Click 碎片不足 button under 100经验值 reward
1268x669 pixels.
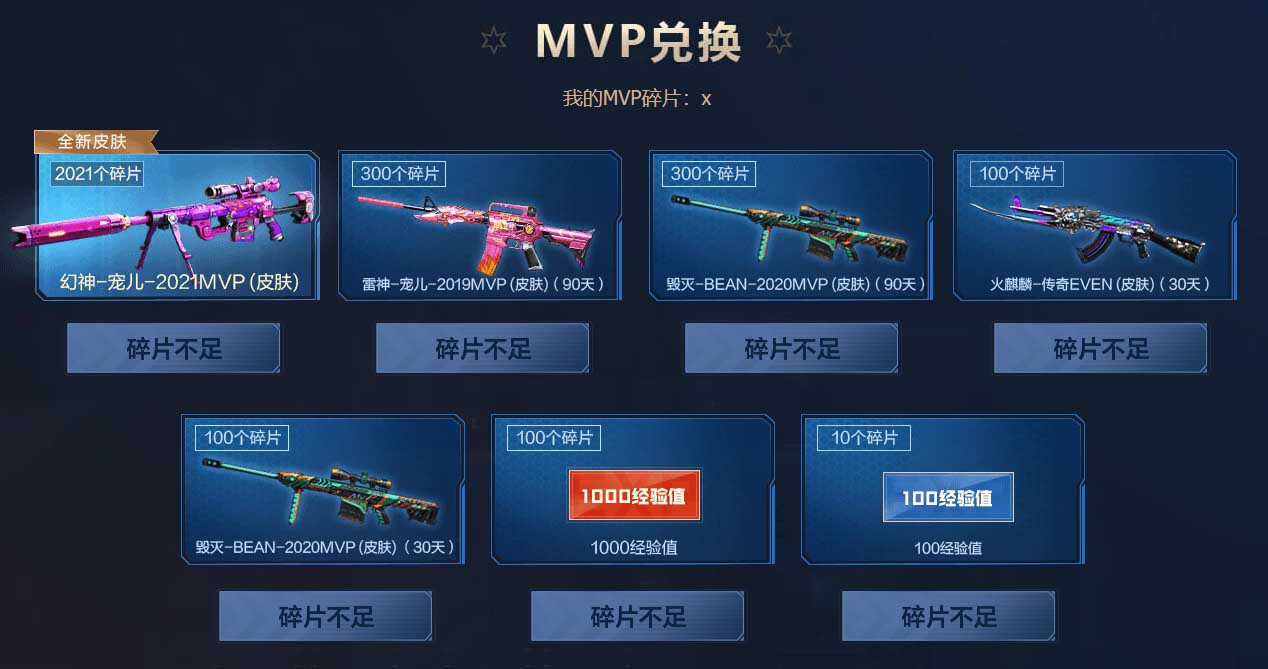949,616
